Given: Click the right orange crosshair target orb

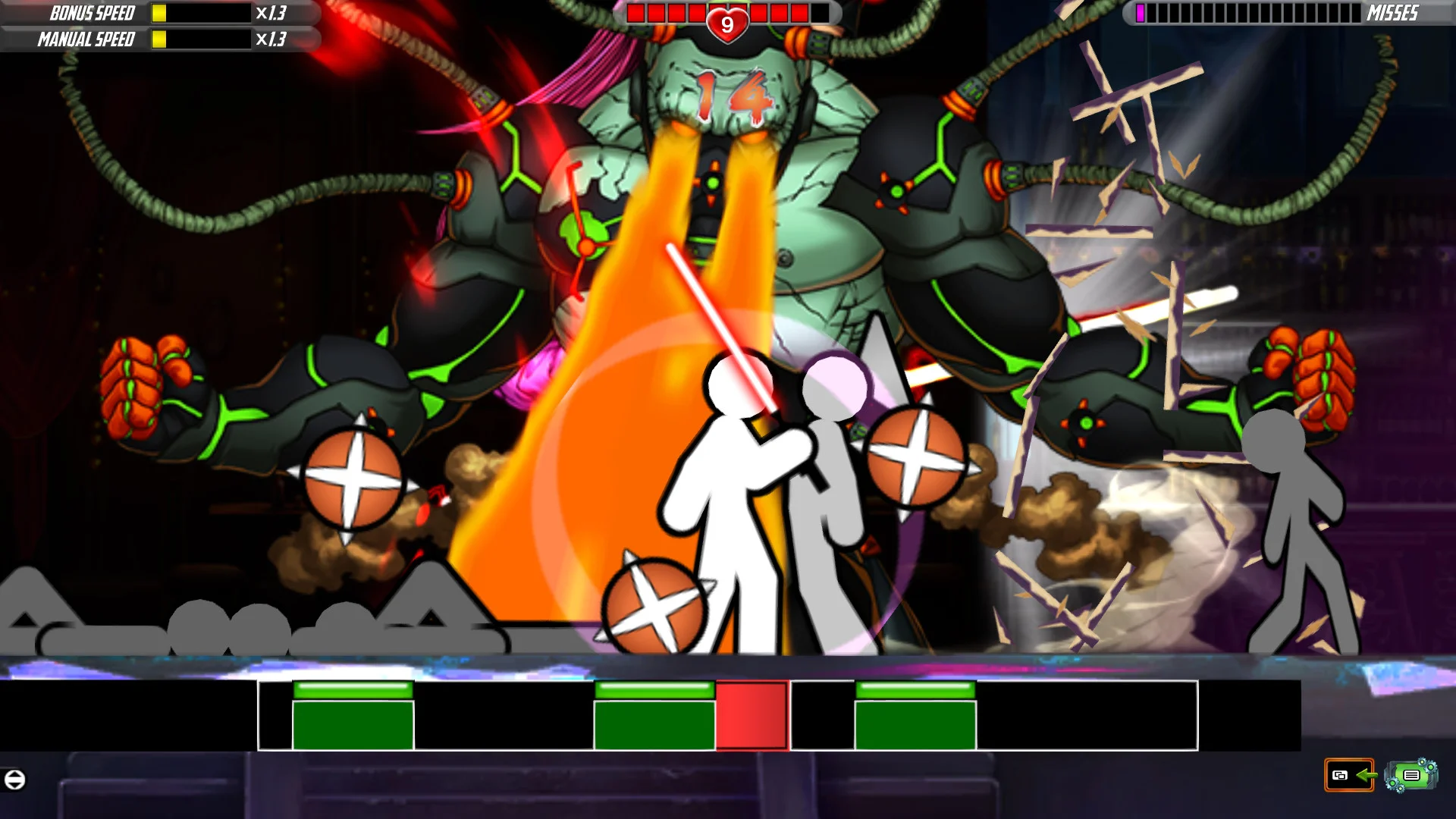Looking at the screenshot, I should point(917,458).
